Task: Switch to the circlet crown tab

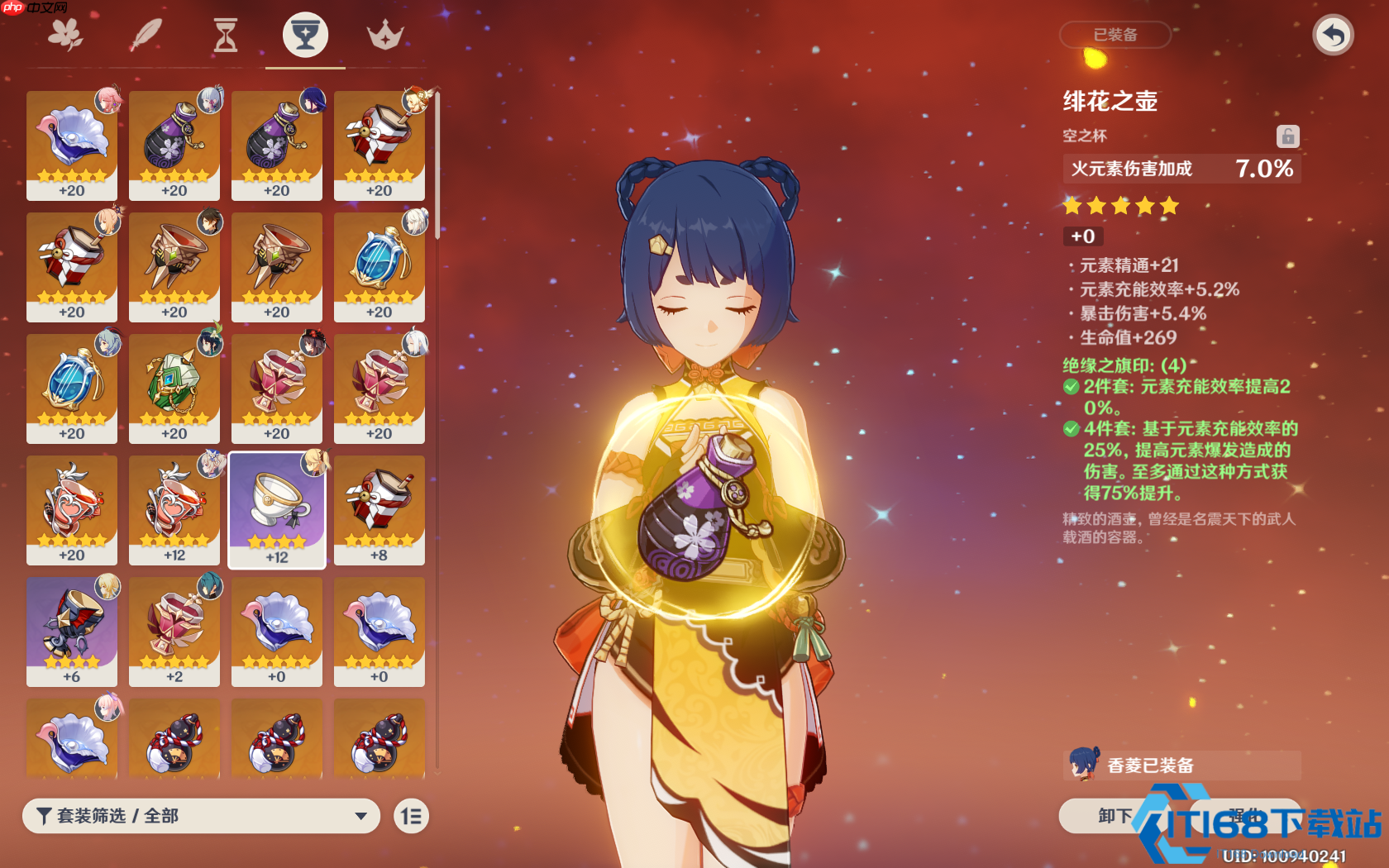Action: (385, 36)
